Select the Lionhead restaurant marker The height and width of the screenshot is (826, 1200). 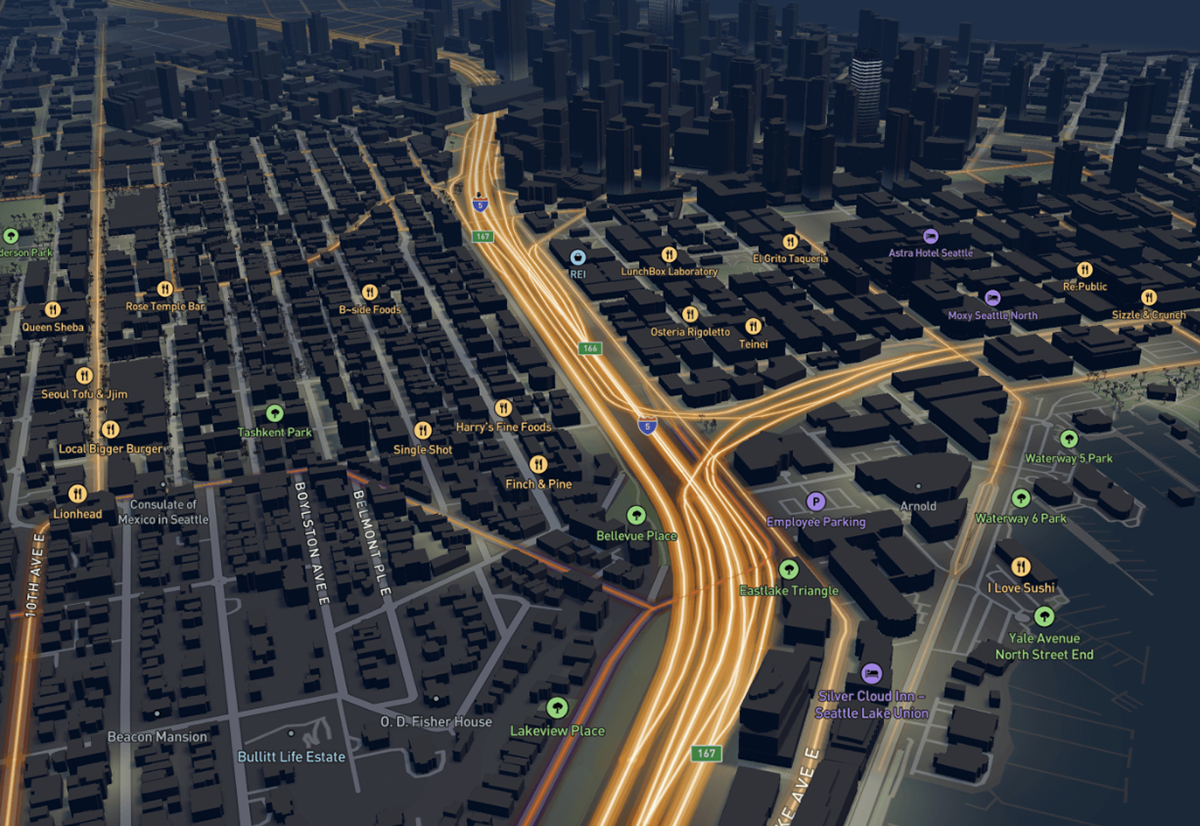click(77, 494)
